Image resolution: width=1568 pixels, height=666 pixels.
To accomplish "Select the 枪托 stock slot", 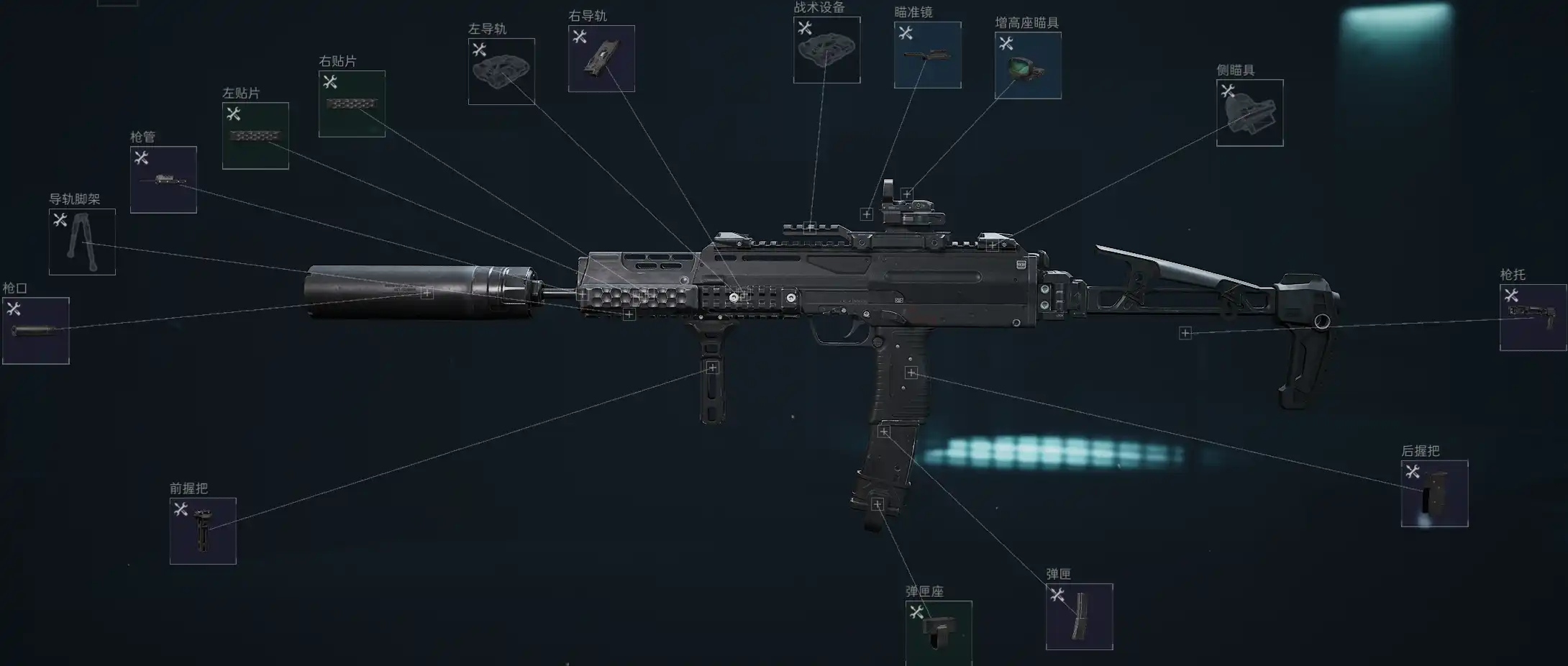I will (x=1533, y=317).
